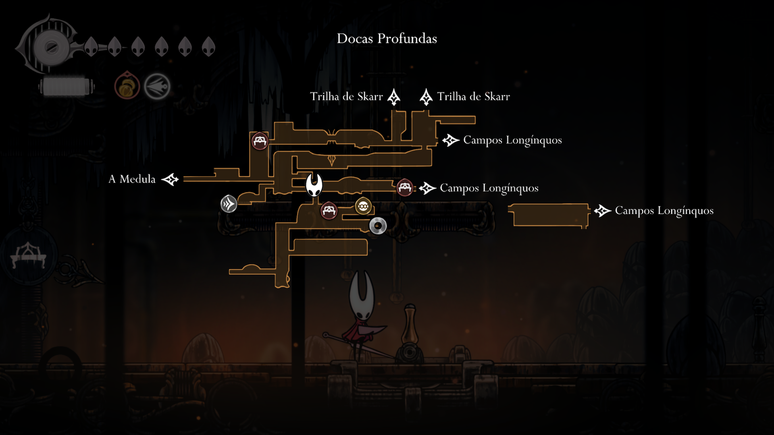Screen dimensions: 774x435
Task: Click the silver winged-arrow map marker
Action: tap(229, 204)
